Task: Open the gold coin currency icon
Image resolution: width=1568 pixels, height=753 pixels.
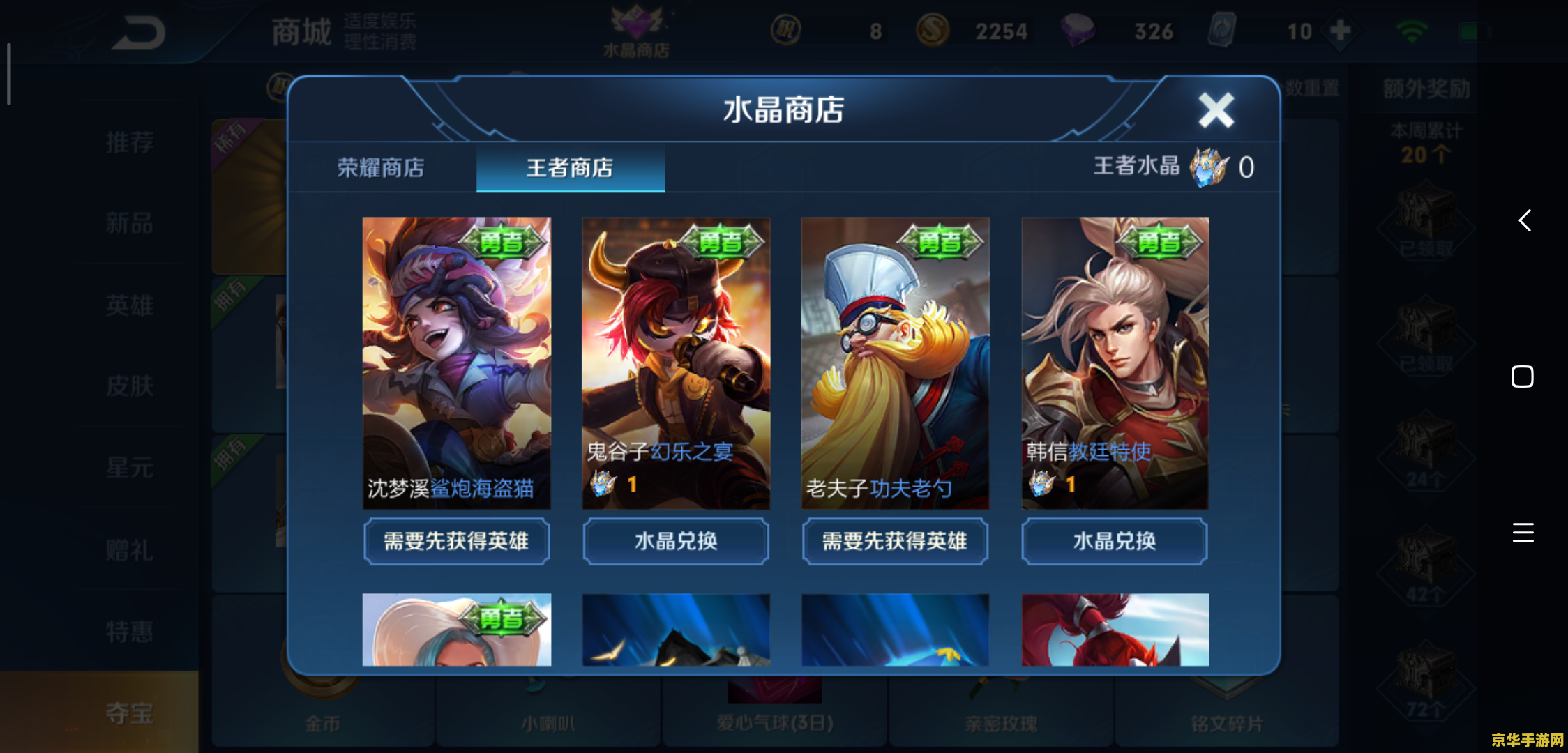Action: (935, 31)
